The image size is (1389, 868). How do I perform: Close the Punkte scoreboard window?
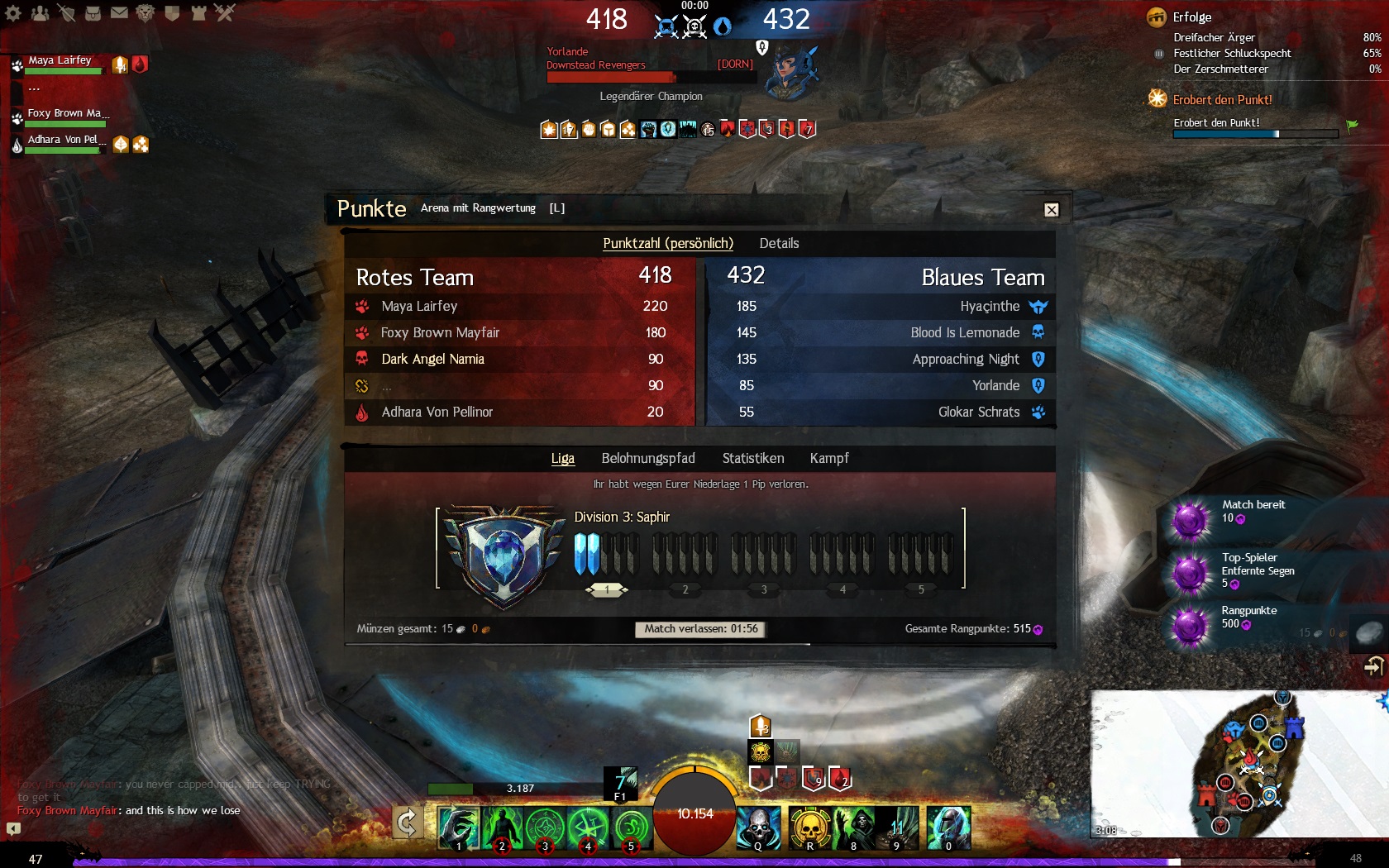point(1051,210)
